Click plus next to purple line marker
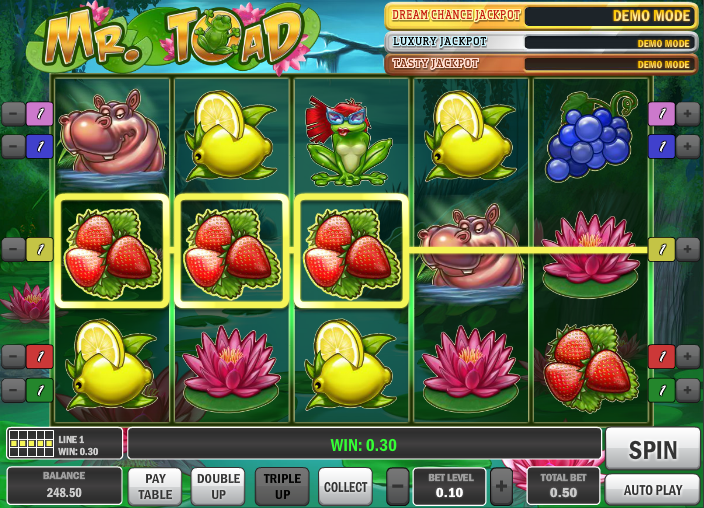The width and height of the screenshot is (704, 508). point(688,114)
